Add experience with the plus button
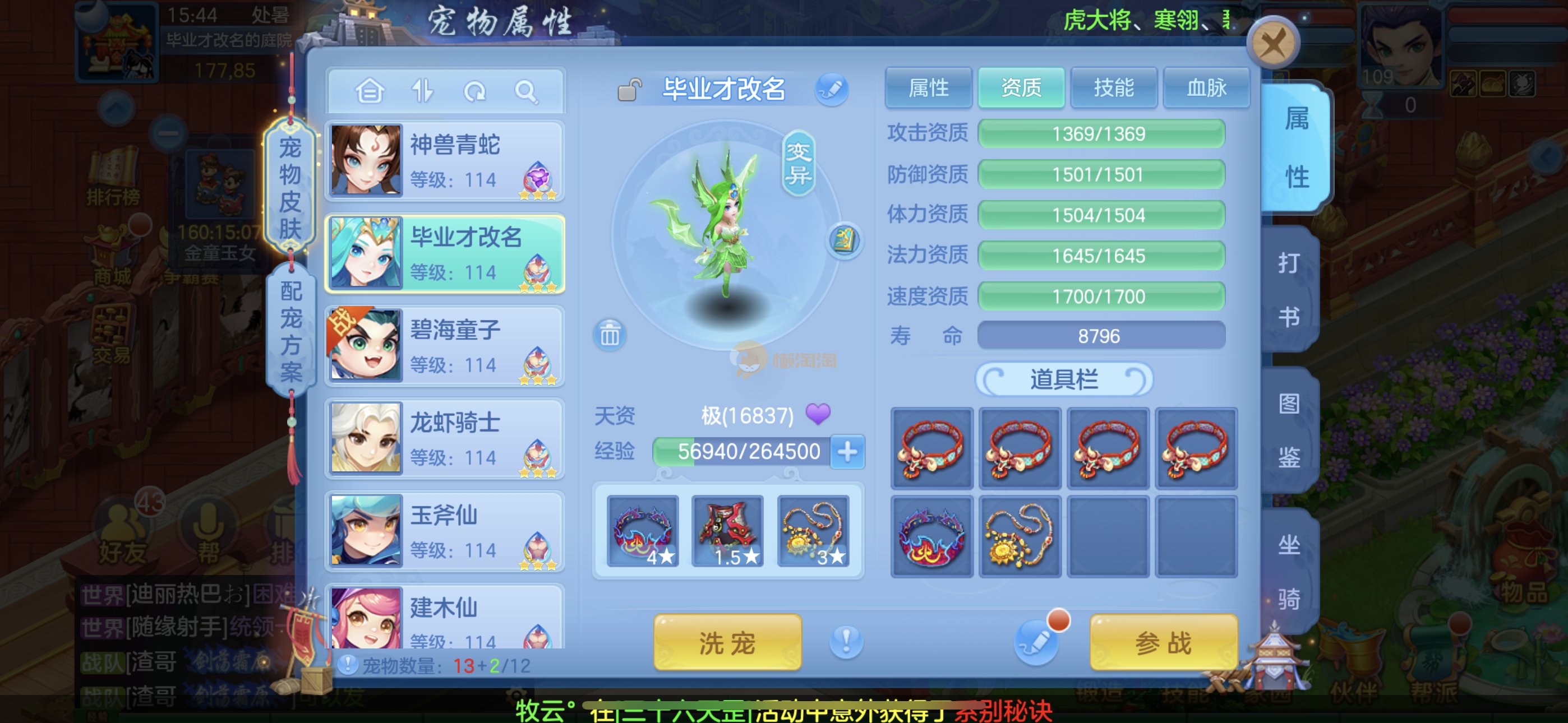 pos(847,452)
